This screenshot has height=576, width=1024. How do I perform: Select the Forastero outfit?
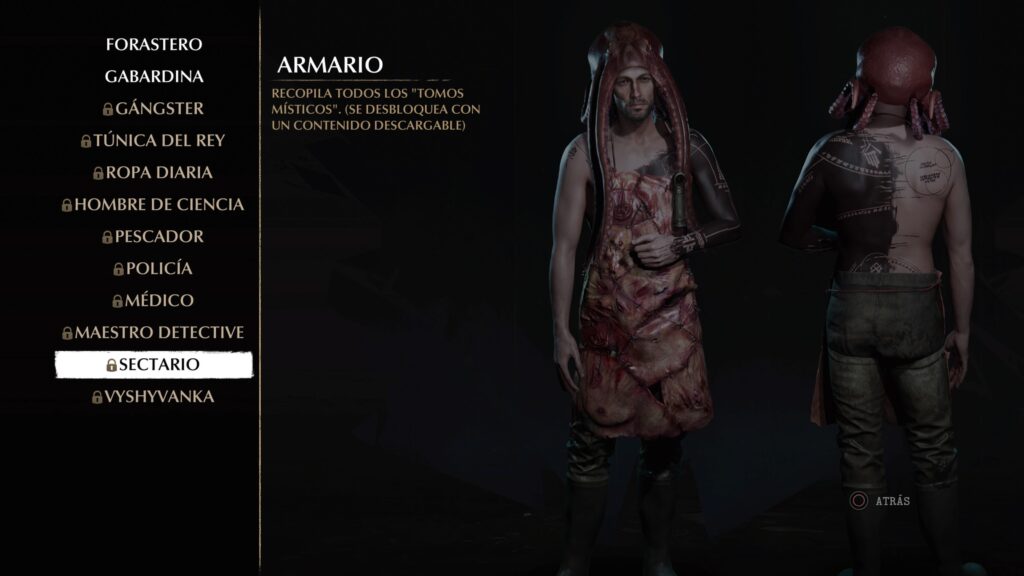[x=154, y=44]
